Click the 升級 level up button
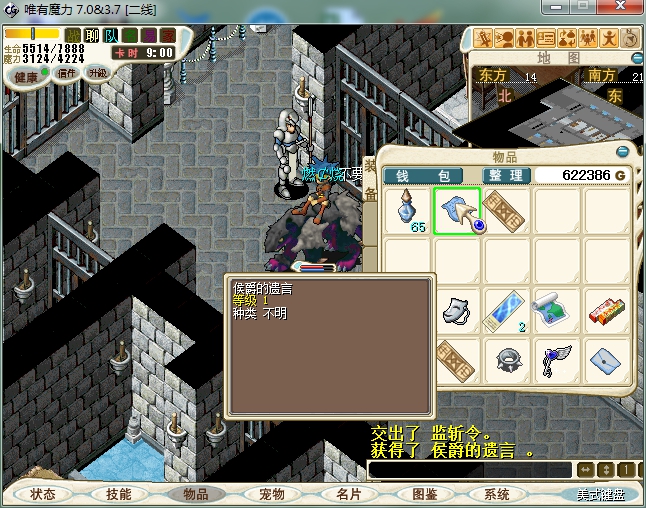Viewport: 646px width, 508px height. click(97, 74)
